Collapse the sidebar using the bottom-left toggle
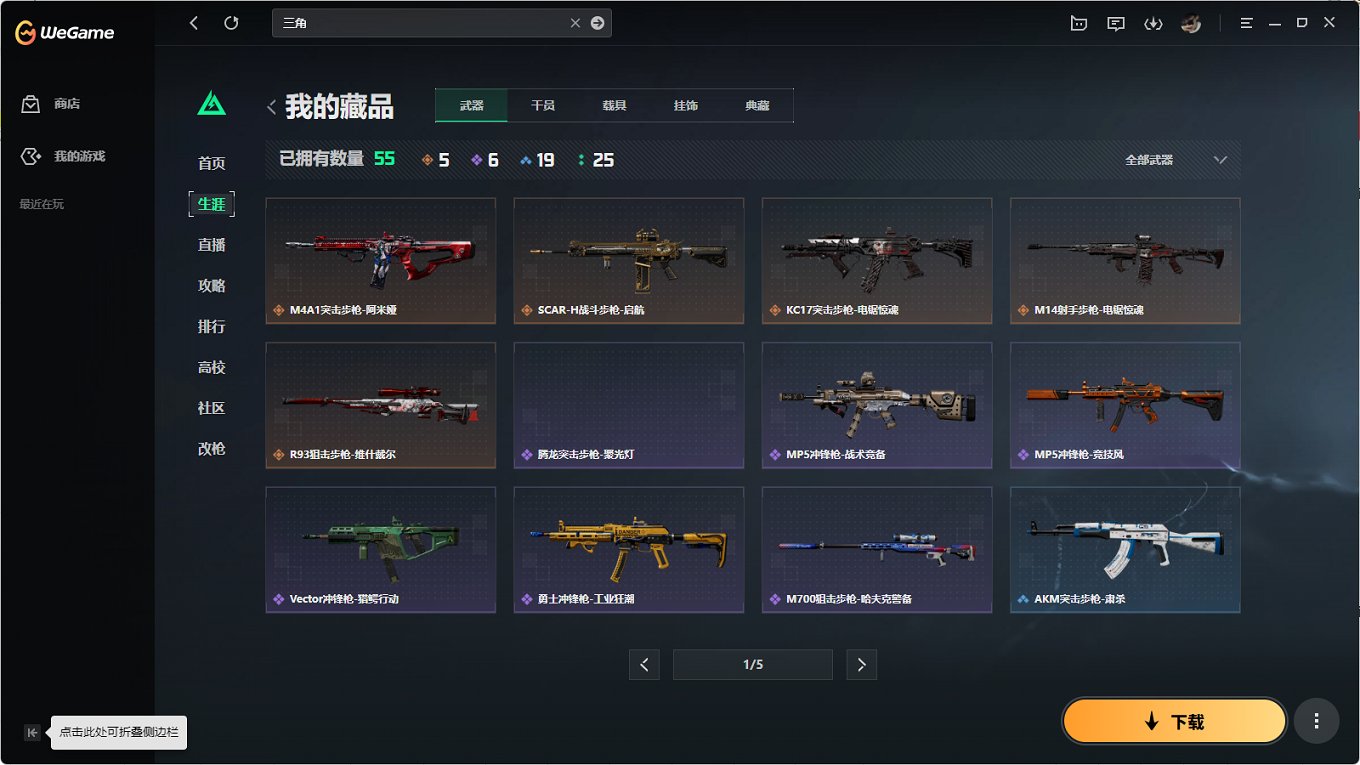This screenshot has height=765, width=1360. pyautogui.click(x=31, y=732)
